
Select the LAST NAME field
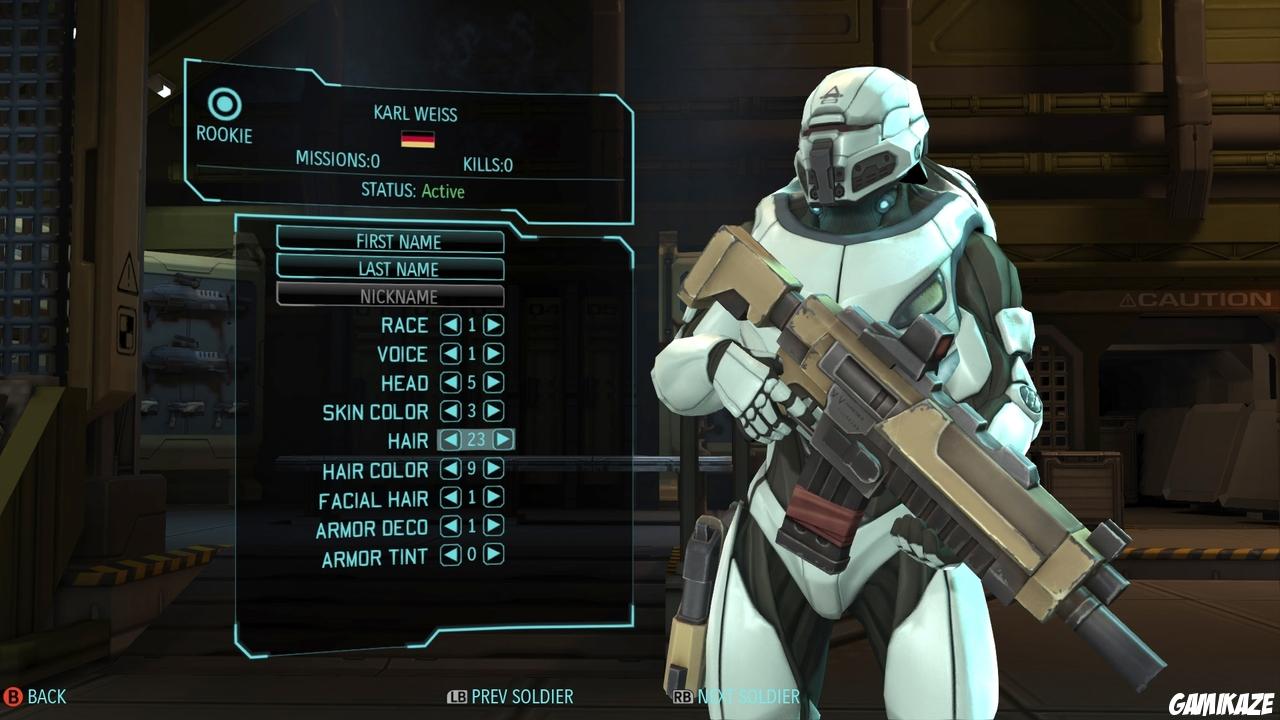coord(400,269)
